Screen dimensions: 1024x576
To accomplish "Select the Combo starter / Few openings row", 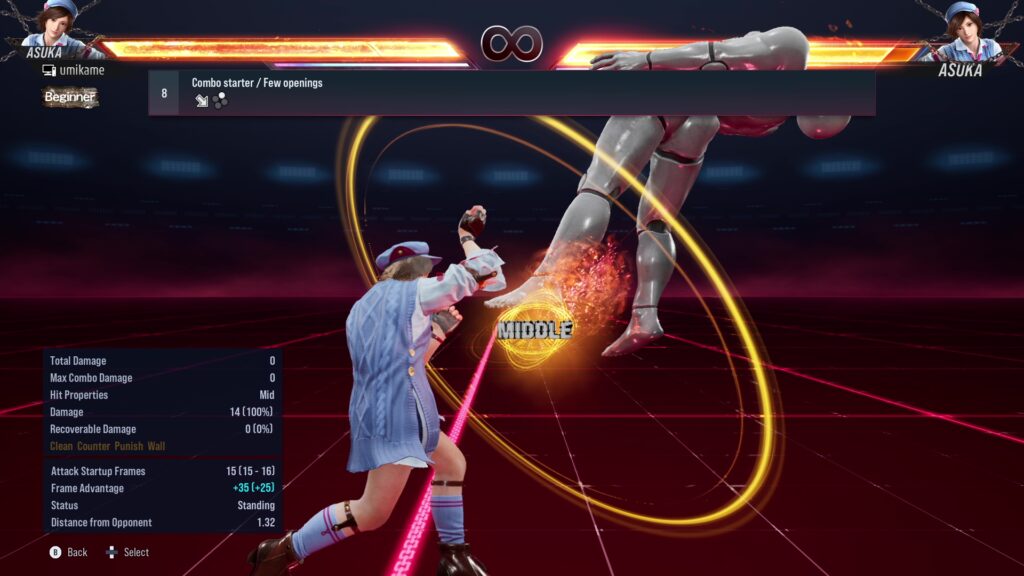I will coord(511,92).
